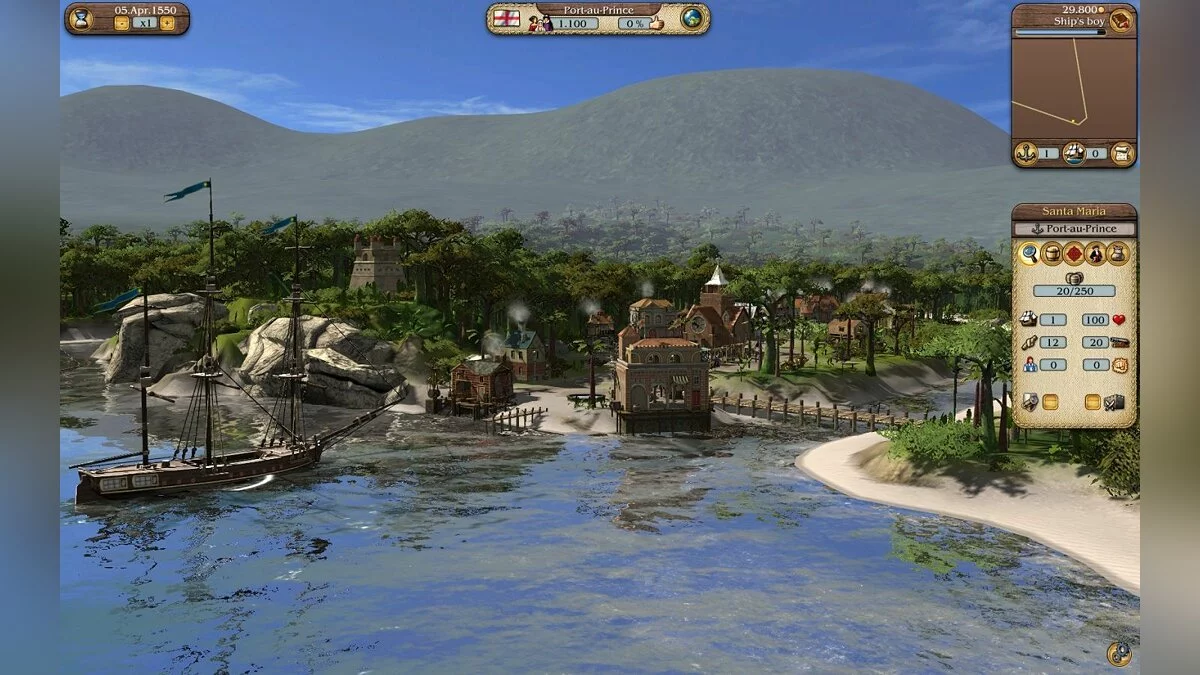Click the round icon in the bottom-right corner
1200x675 pixels.
[x=1119, y=654]
